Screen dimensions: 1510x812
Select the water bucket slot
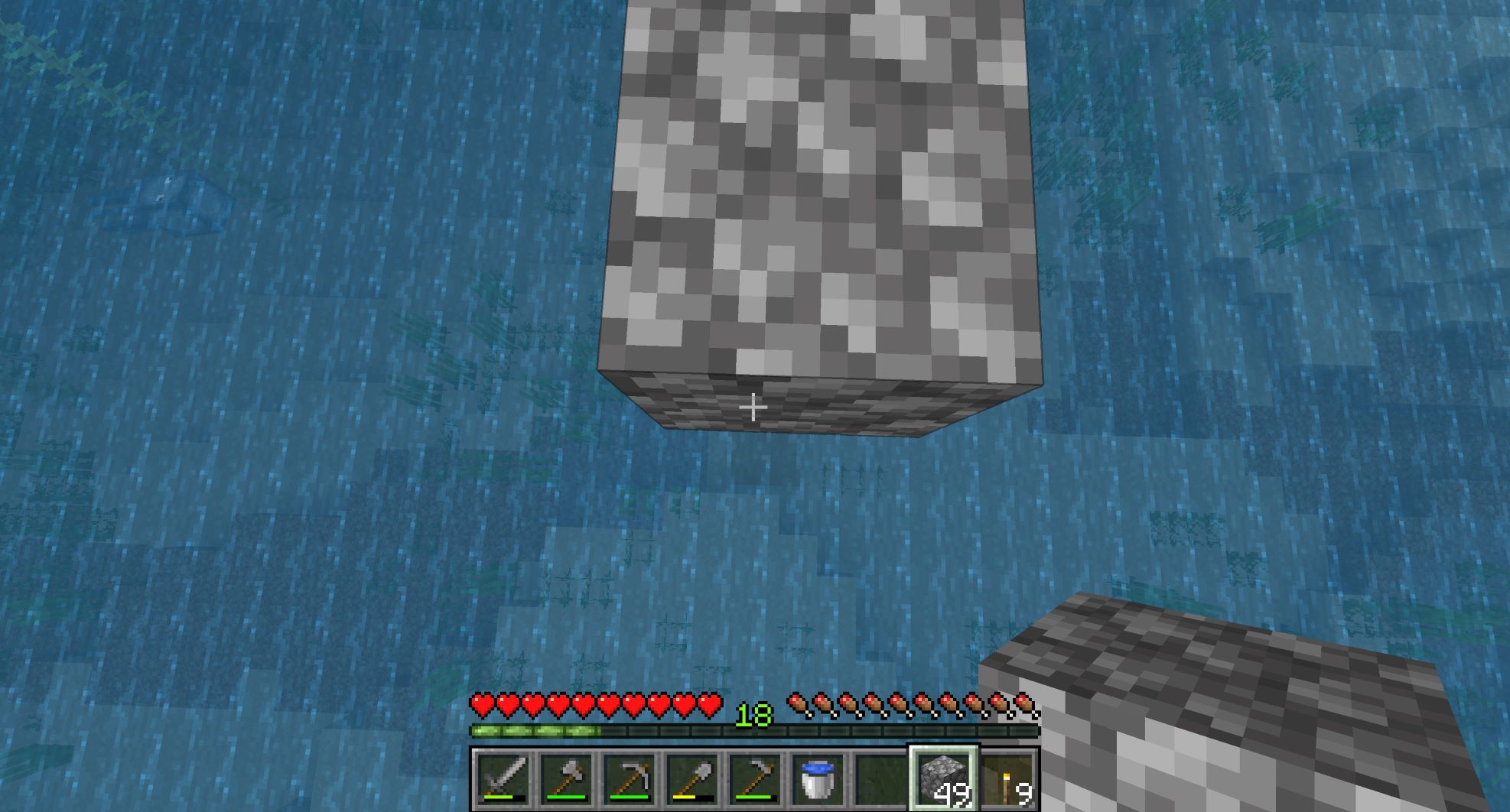[818, 779]
